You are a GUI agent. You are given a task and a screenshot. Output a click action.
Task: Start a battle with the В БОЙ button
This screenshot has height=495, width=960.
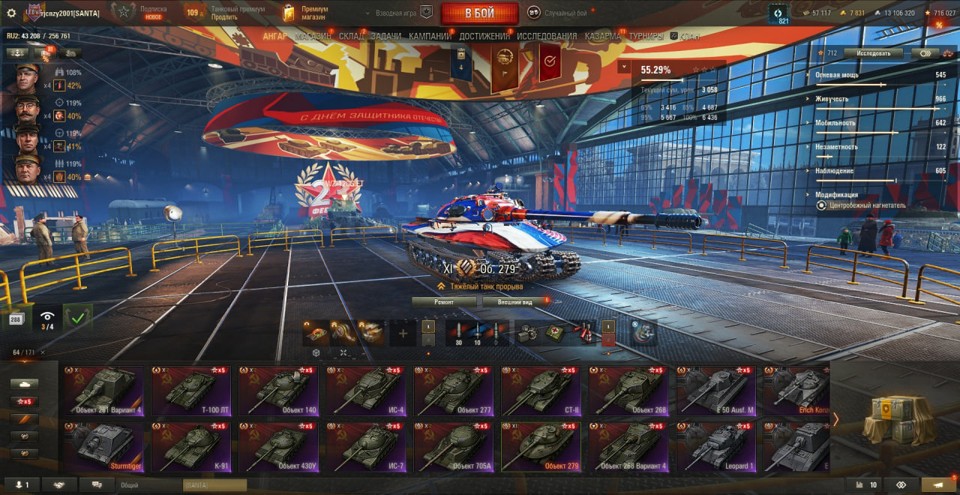point(479,13)
